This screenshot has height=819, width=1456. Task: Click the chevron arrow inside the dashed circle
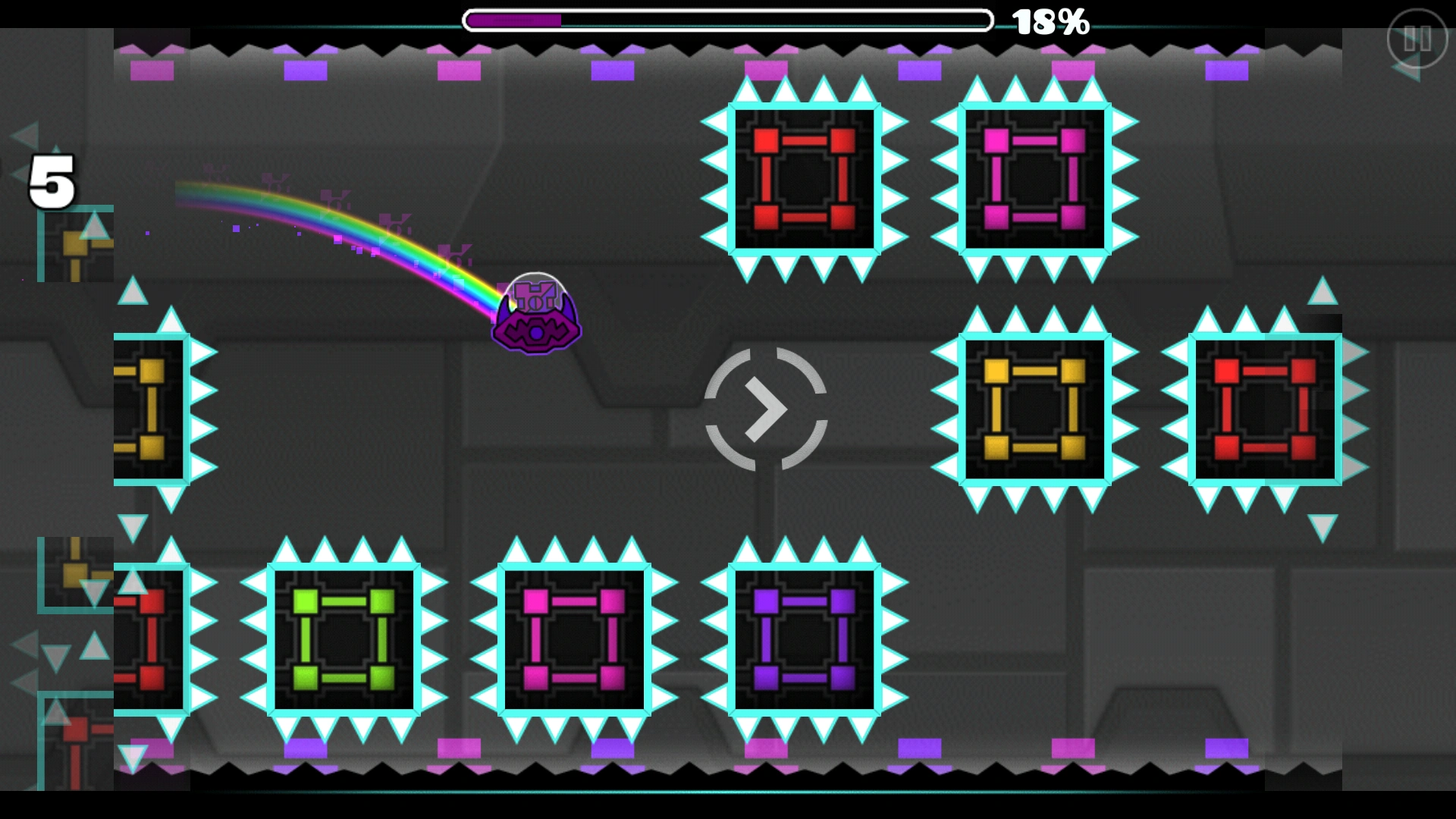(x=766, y=409)
